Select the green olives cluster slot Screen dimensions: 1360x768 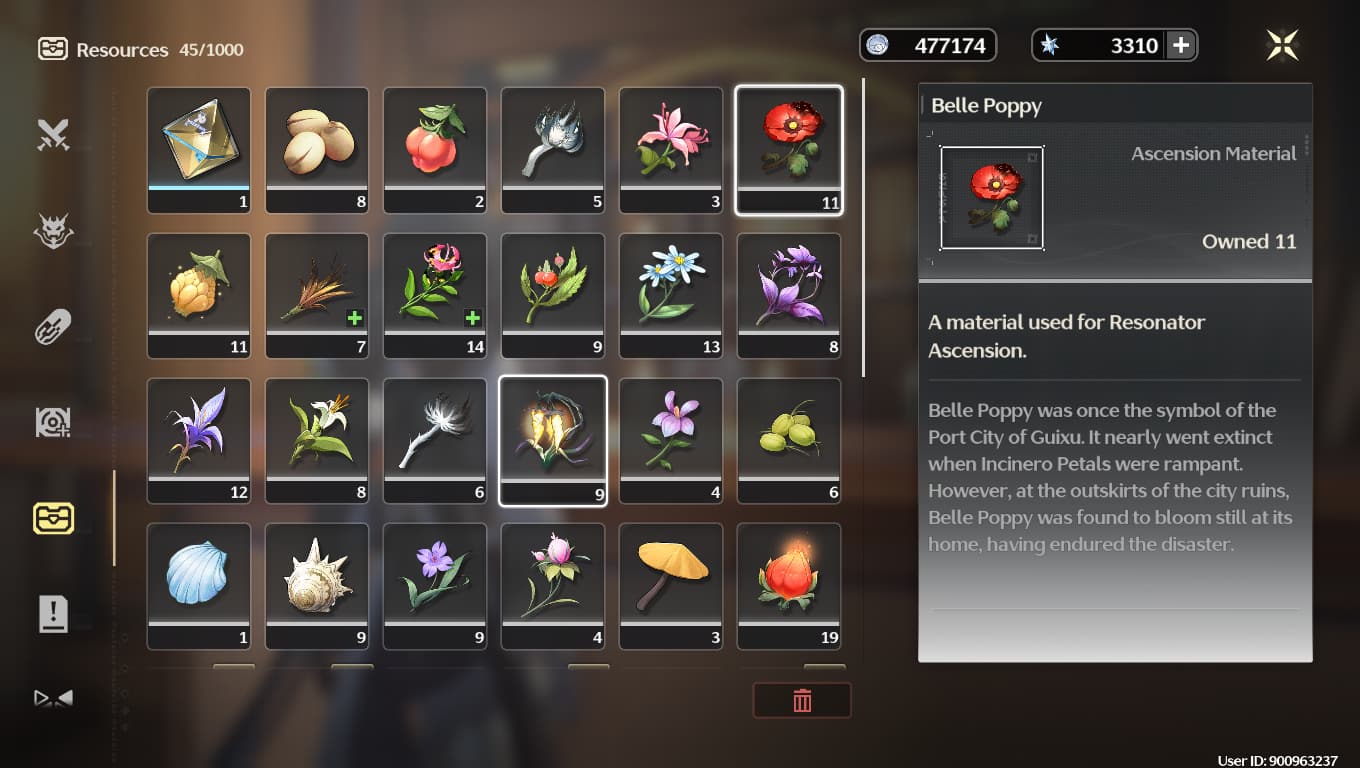(x=789, y=441)
